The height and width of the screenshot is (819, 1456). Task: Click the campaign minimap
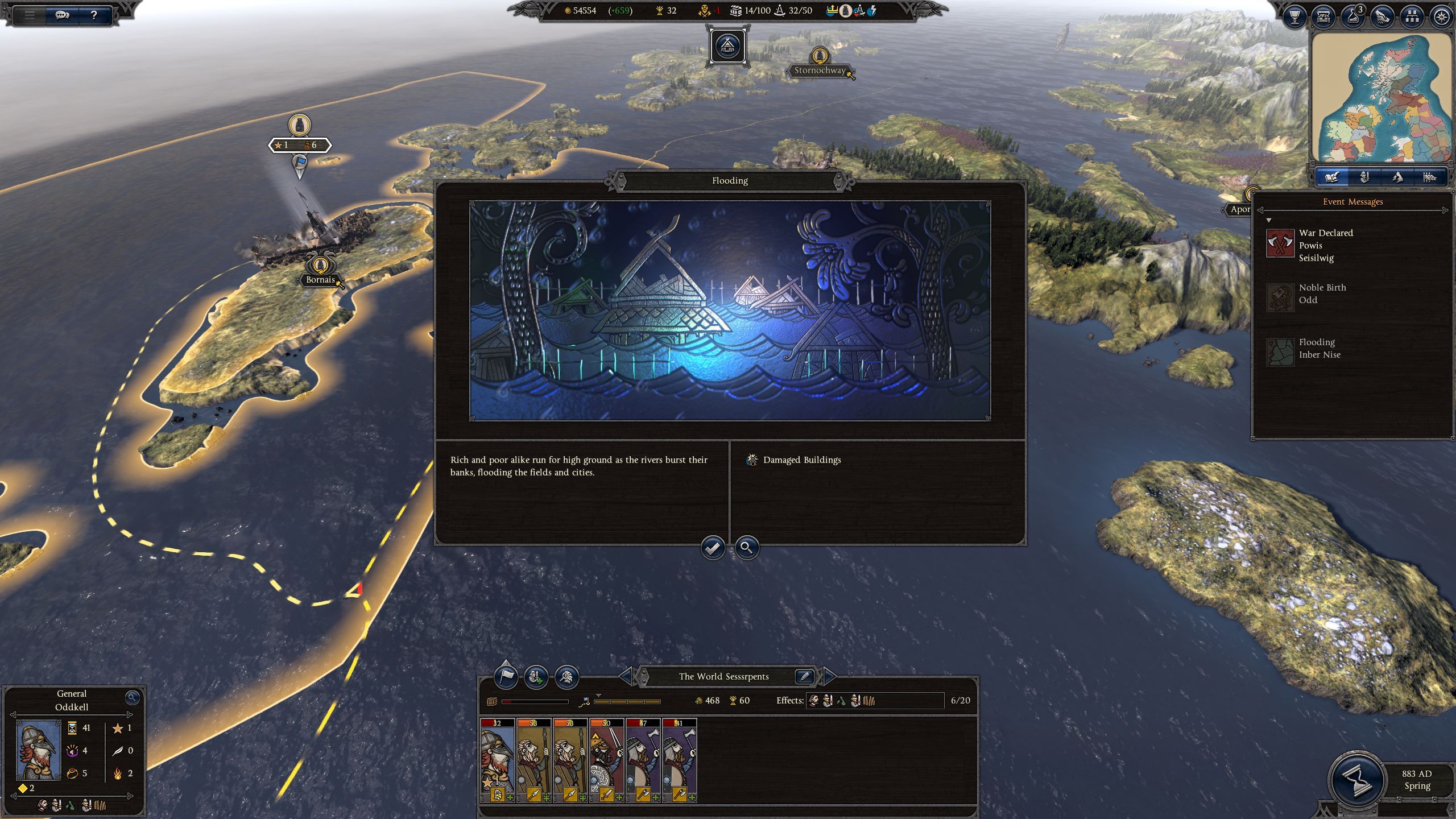point(1382,98)
